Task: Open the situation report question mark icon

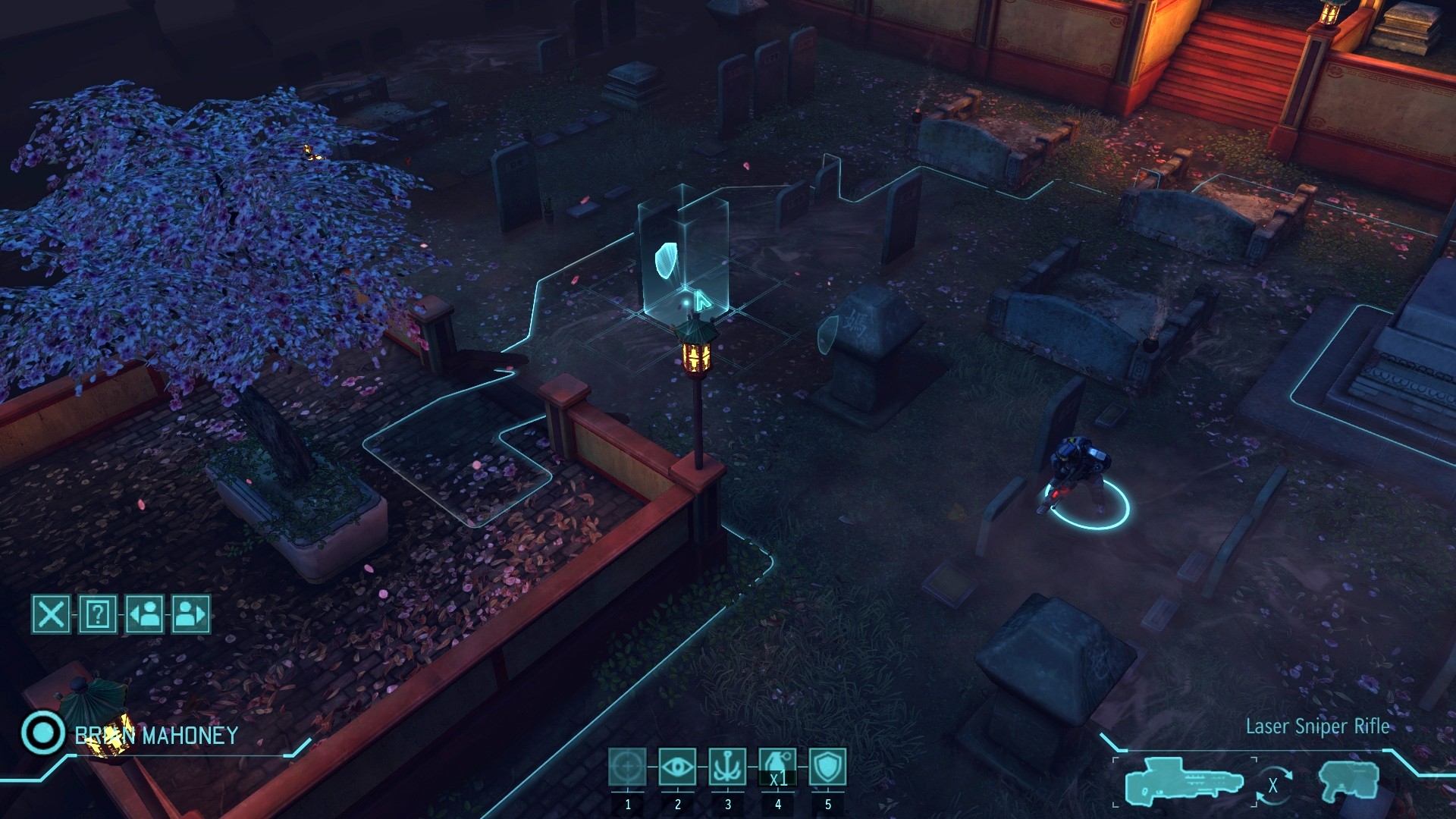Action: 99,616
